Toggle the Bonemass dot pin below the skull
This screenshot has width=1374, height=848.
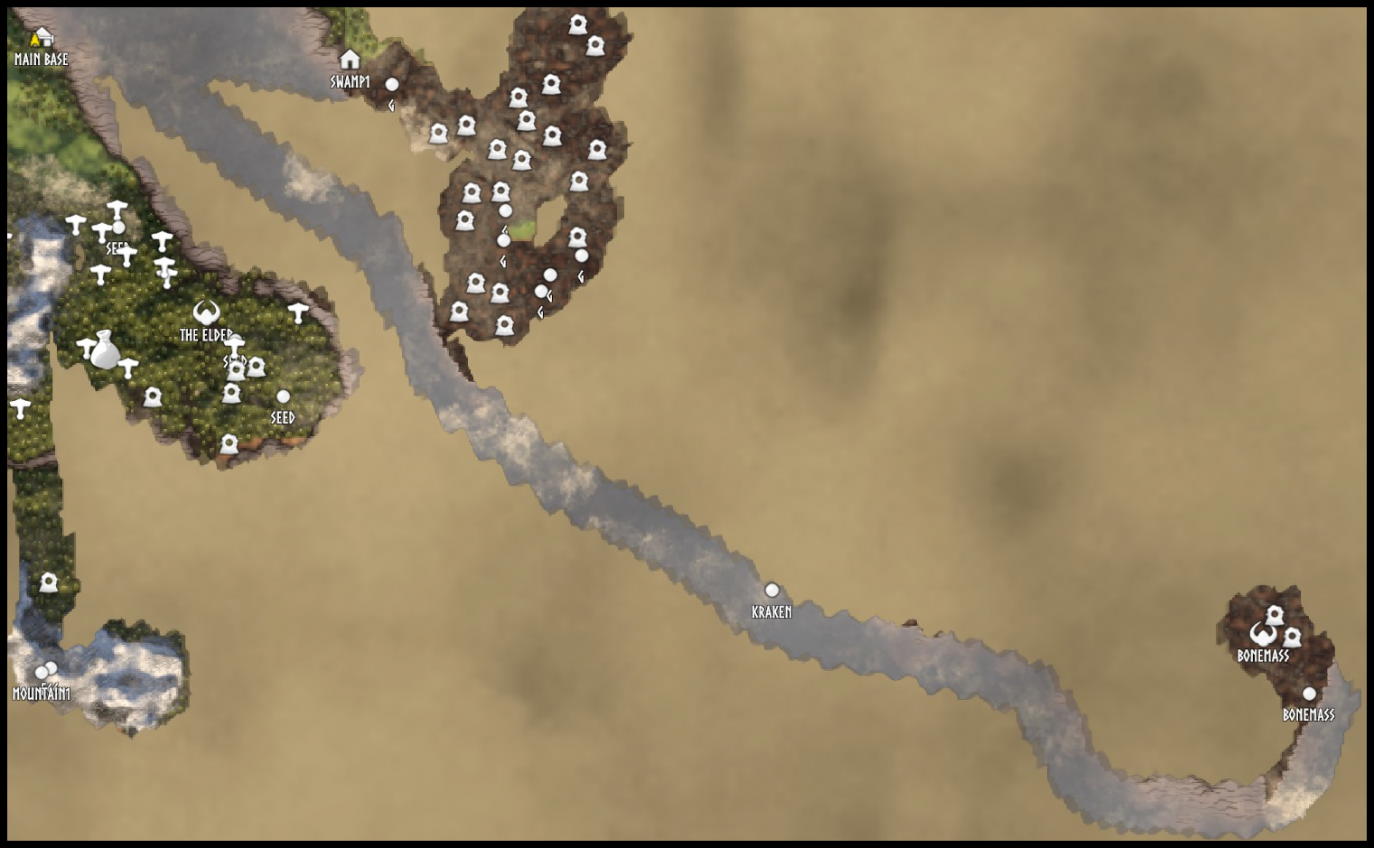click(1310, 692)
